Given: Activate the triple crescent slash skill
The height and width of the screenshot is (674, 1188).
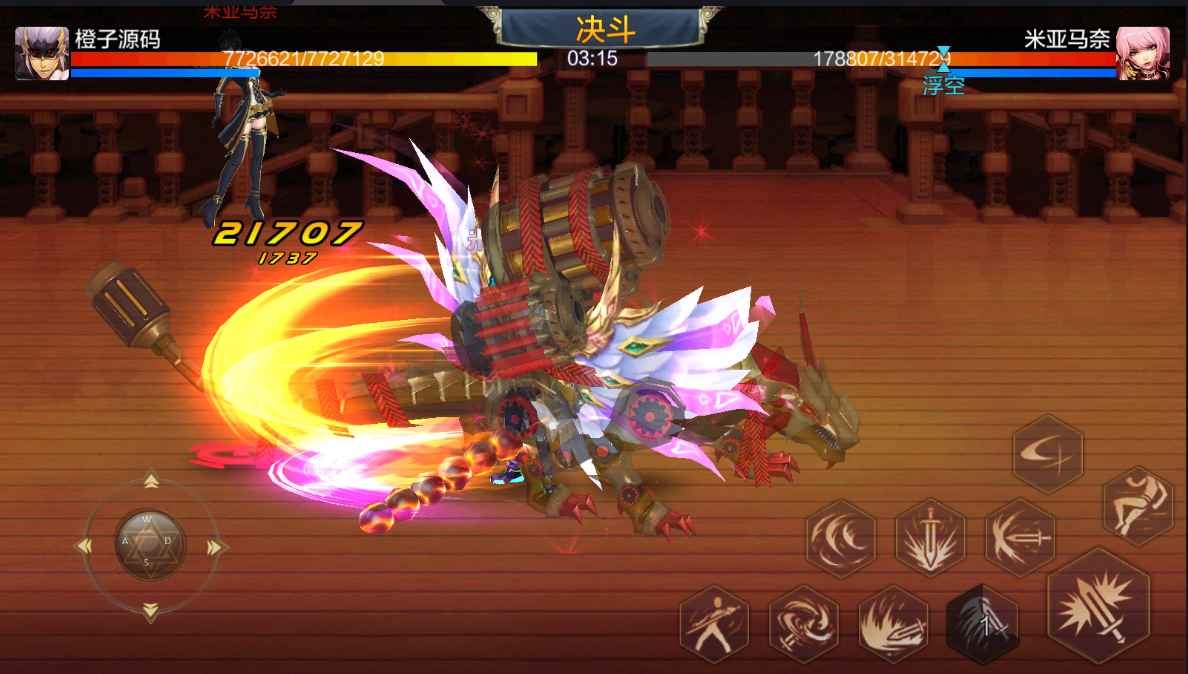Looking at the screenshot, I should [841, 538].
